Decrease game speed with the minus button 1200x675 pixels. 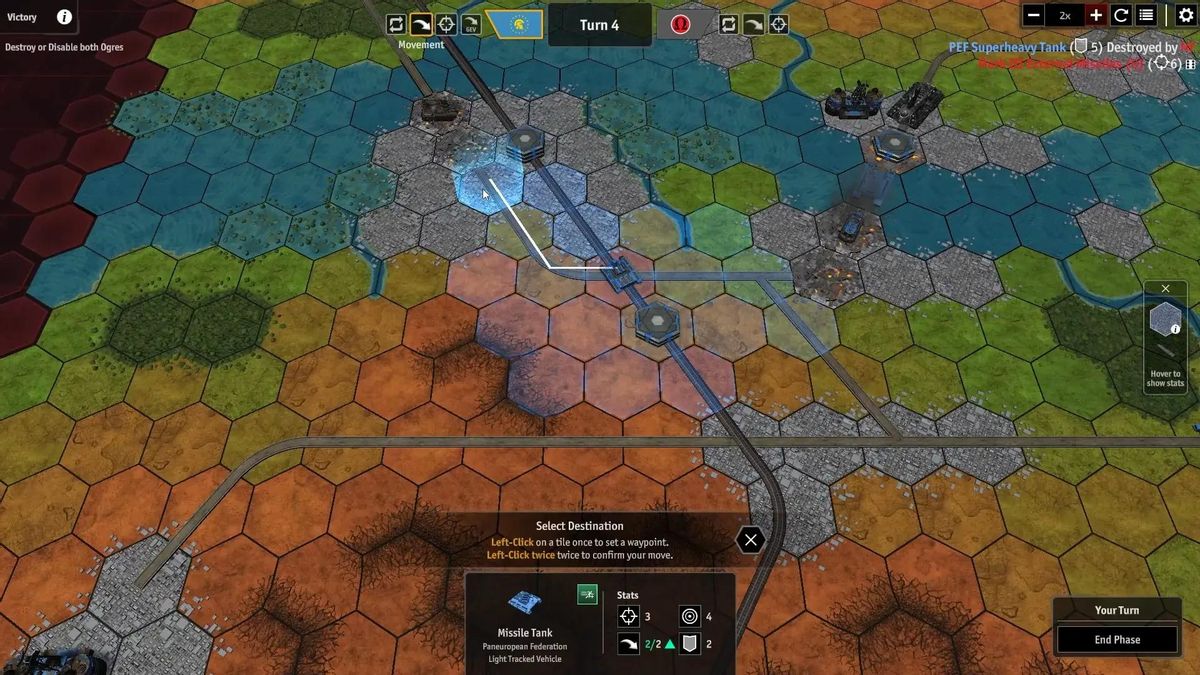point(1034,15)
